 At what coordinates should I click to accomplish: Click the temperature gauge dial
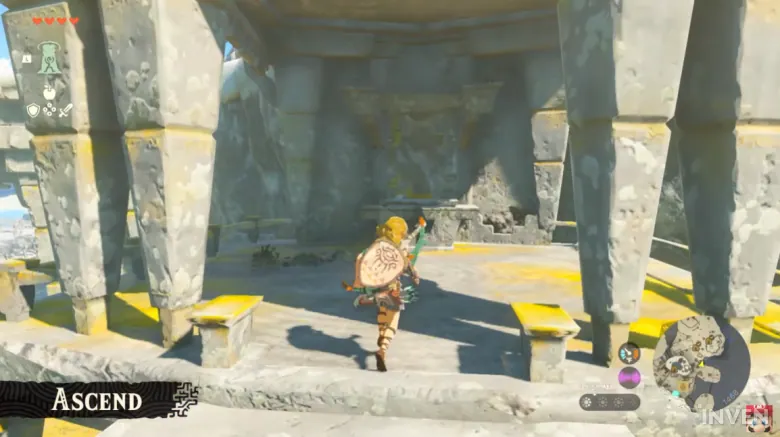pyautogui.click(x=629, y=352)
